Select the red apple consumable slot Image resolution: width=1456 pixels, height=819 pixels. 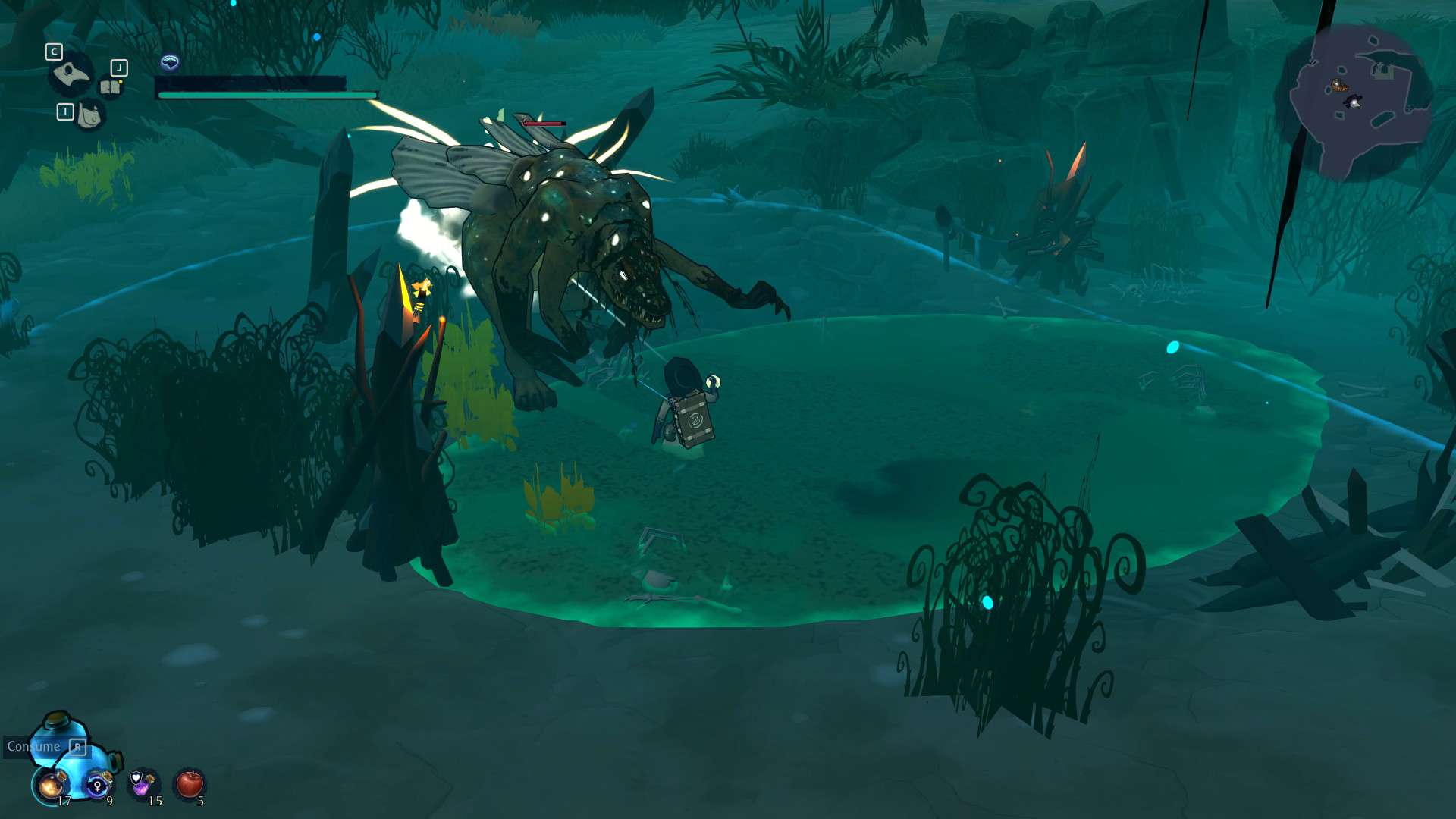coord(190,783)
